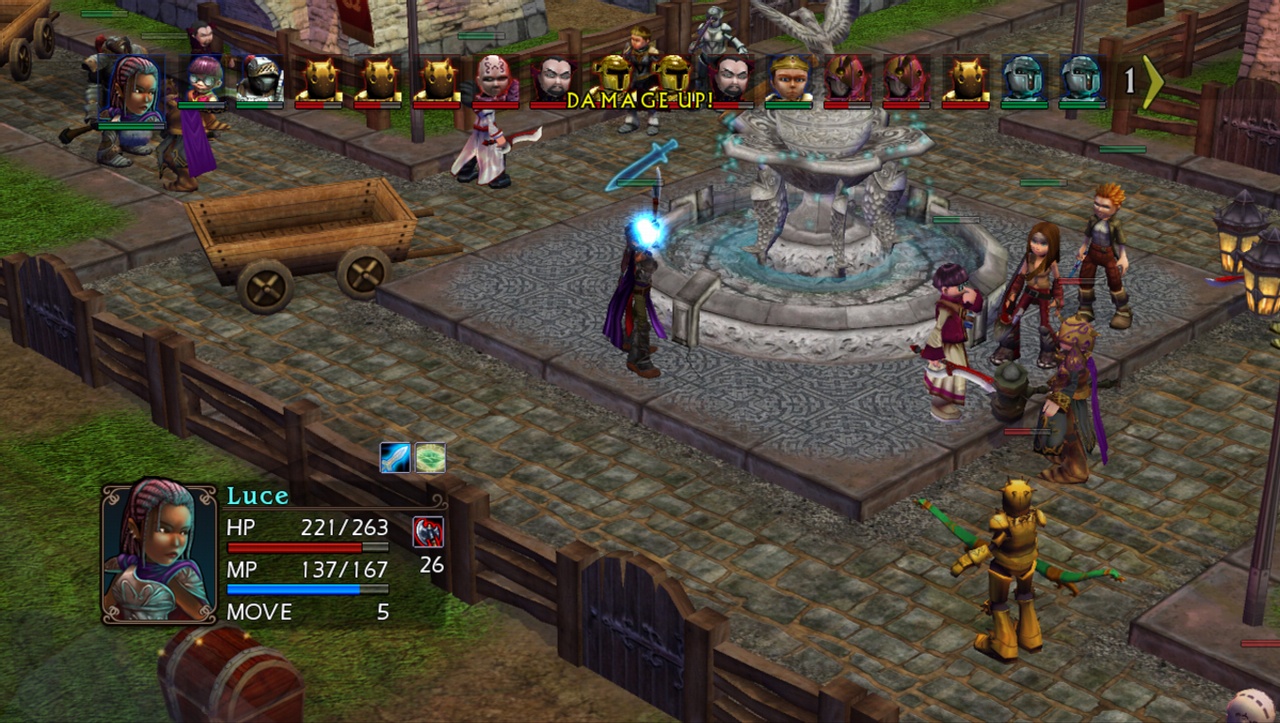Click the yellow arrow to view turn order page 2

1152,81
